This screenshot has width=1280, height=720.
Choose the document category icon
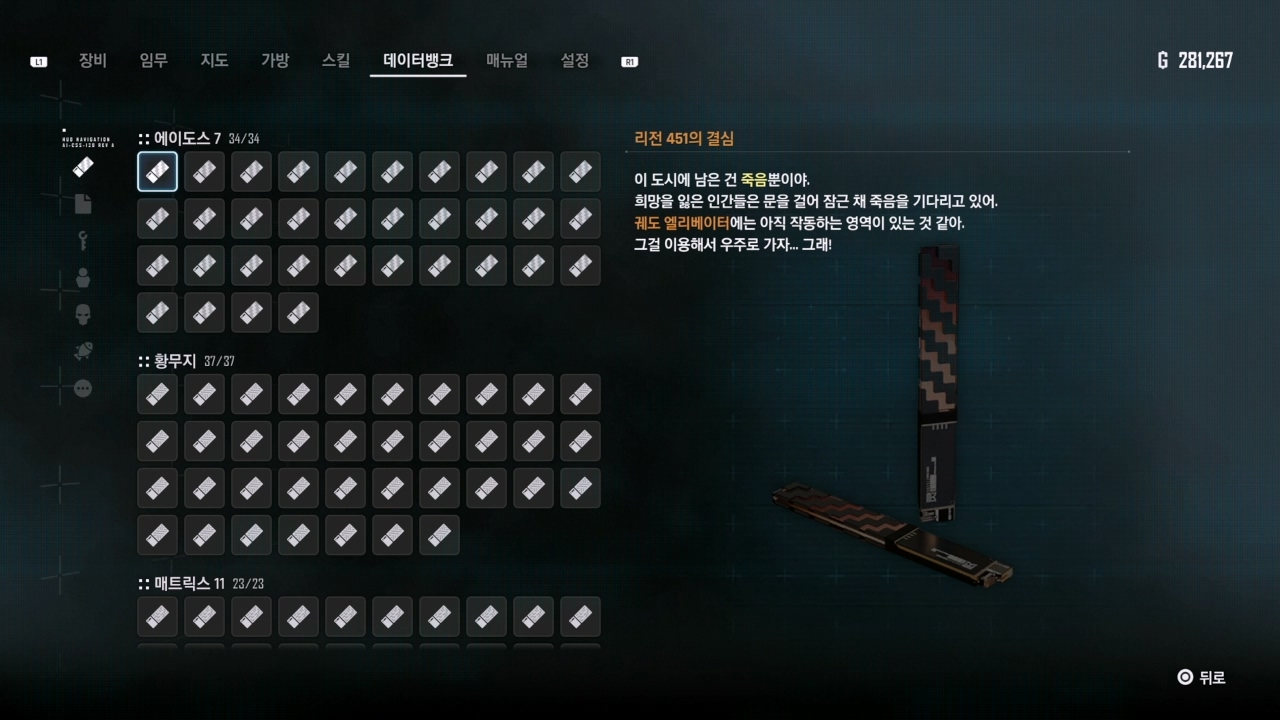pos(83,204)
